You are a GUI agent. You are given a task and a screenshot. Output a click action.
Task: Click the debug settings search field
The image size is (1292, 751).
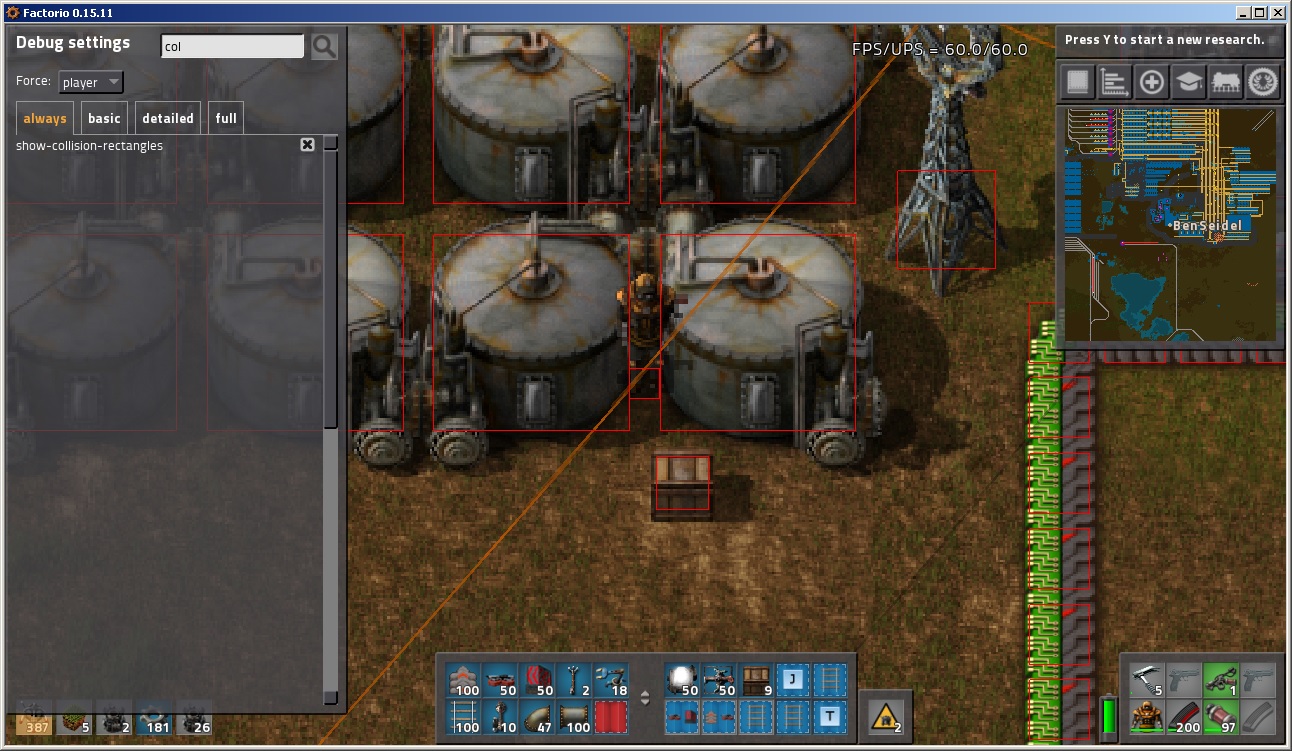click(x=232, y=46)
